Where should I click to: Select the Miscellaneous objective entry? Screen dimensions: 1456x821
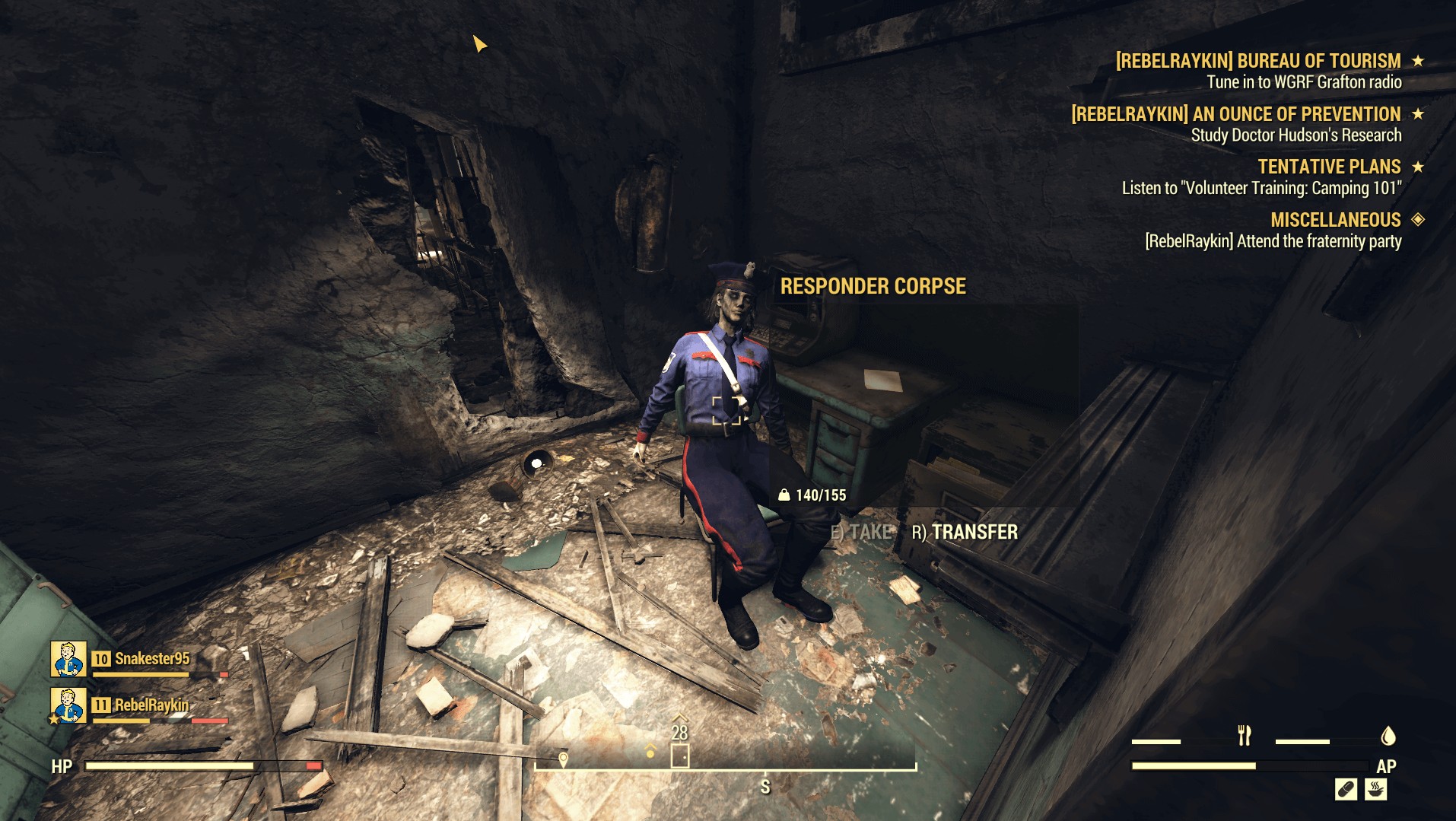[x=1335, y=220]
